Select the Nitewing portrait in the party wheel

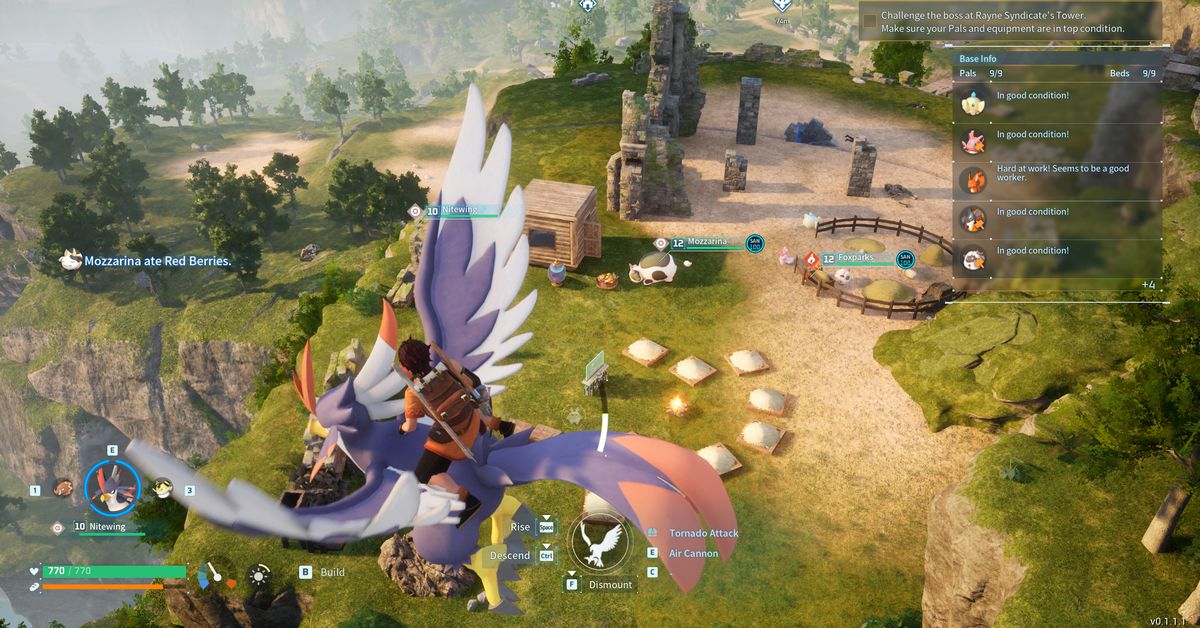point(111,487)
